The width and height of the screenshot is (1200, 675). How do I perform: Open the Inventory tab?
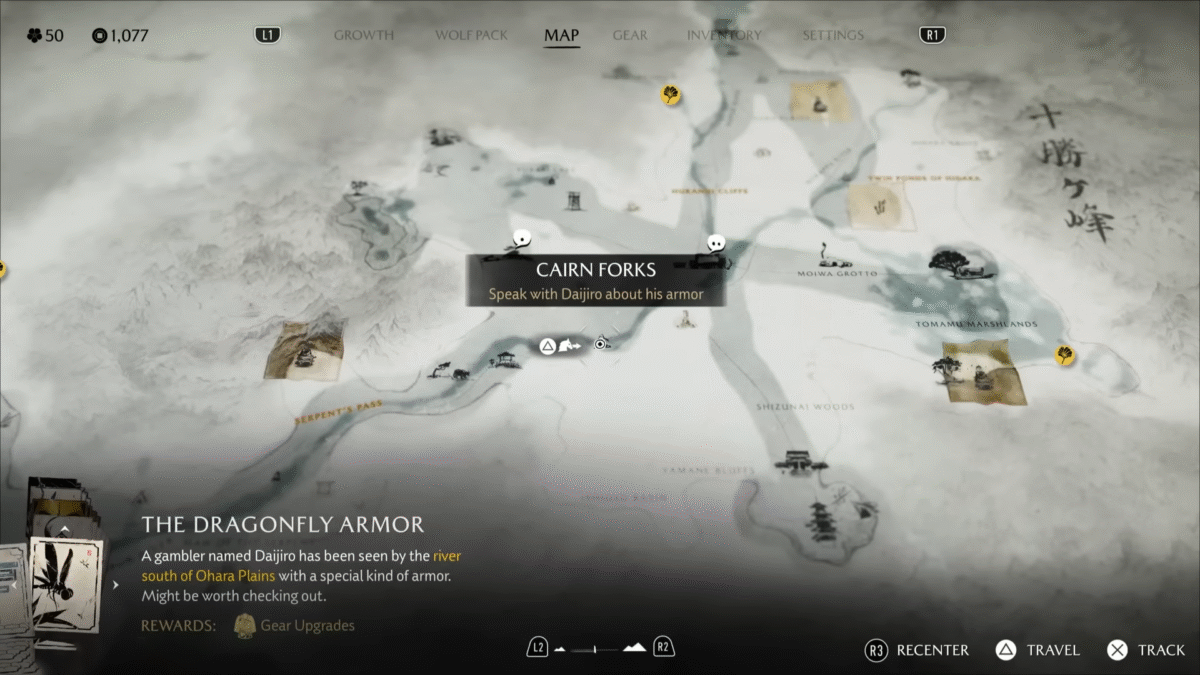coord(725,35)
